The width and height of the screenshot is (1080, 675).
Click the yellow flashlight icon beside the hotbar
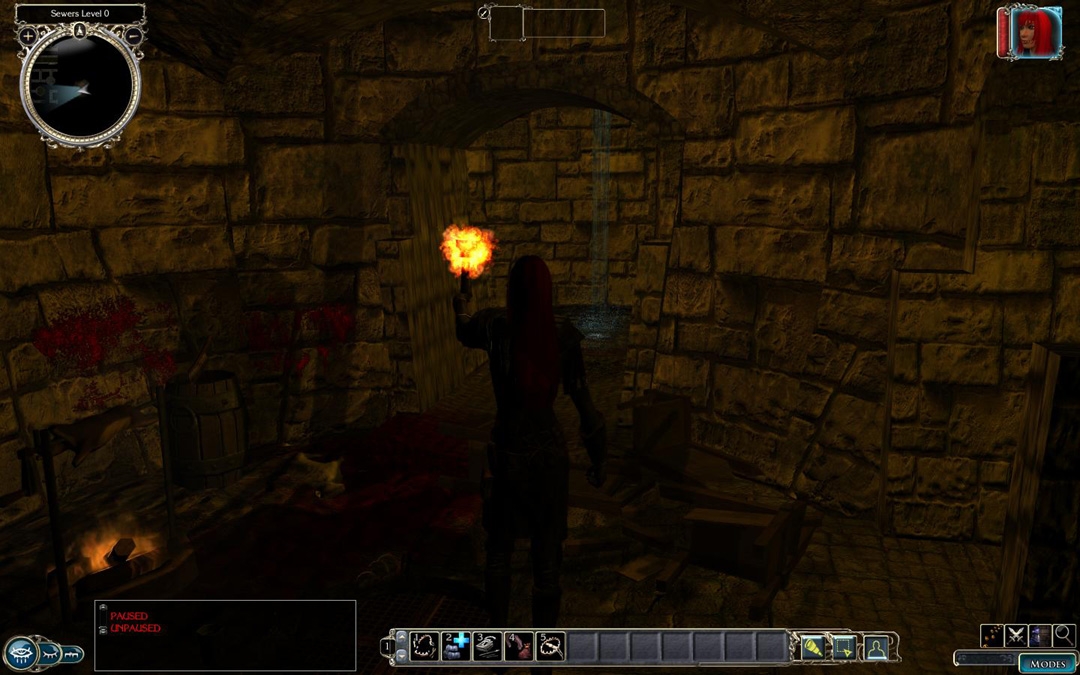[x=811, y=647]
